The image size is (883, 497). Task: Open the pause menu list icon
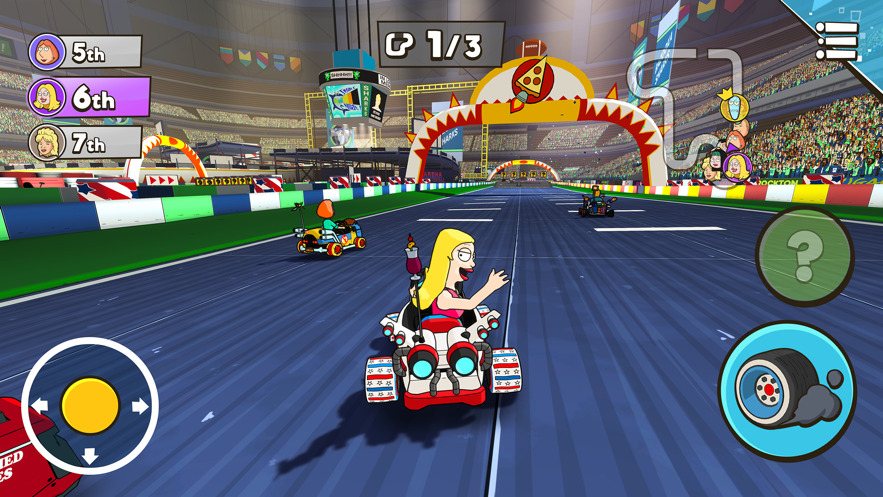836,40
